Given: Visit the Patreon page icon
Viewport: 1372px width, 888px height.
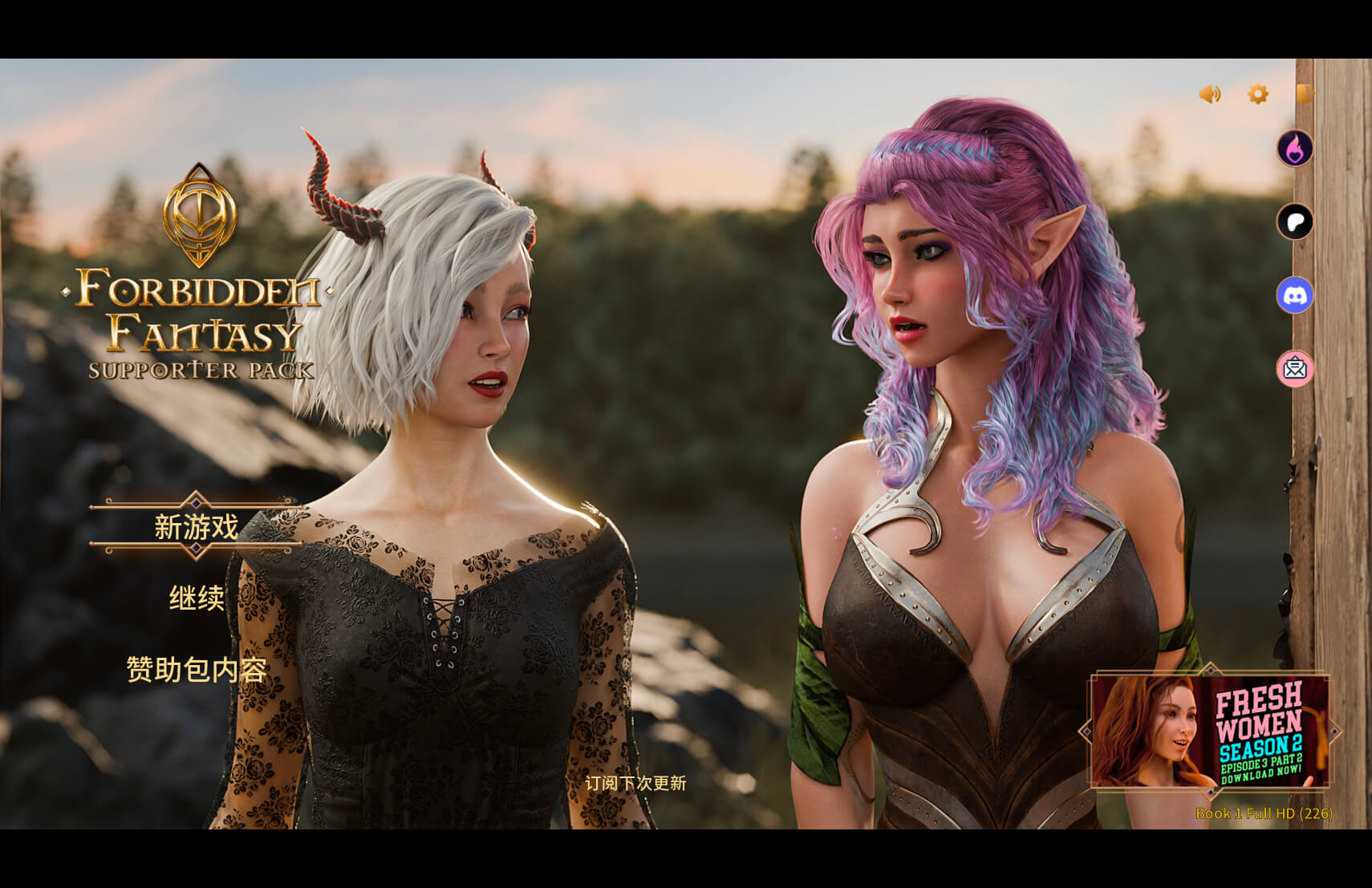Looking at the screenshot, I should tap(1295, 222).
